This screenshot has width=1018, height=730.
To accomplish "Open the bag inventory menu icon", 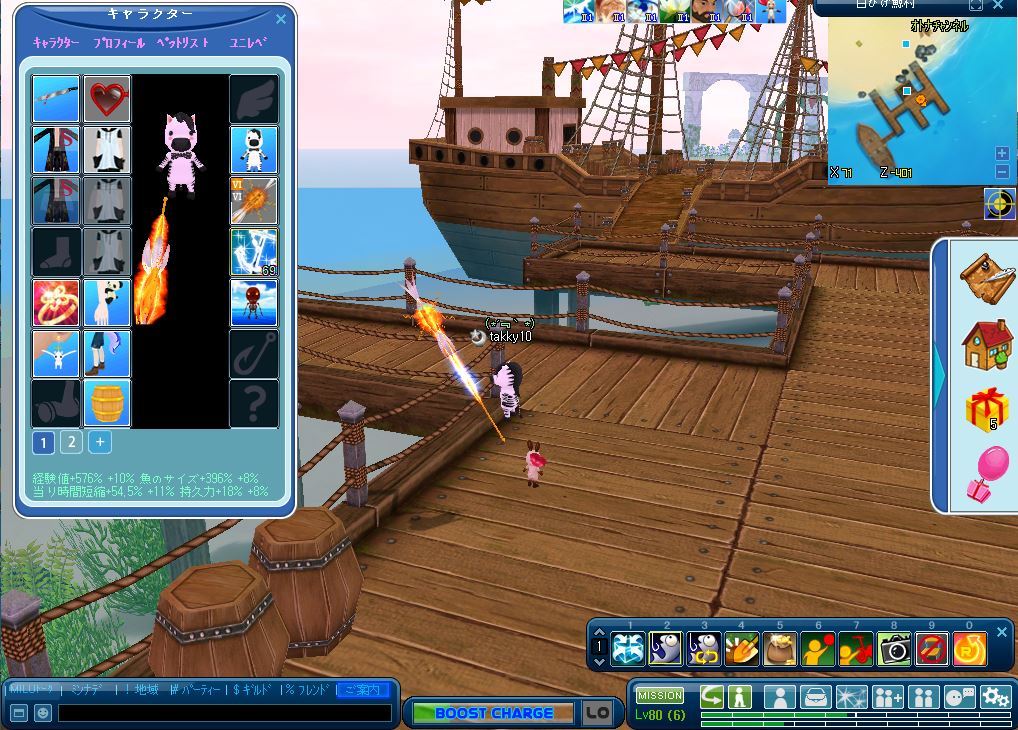I will click(815, 697).
